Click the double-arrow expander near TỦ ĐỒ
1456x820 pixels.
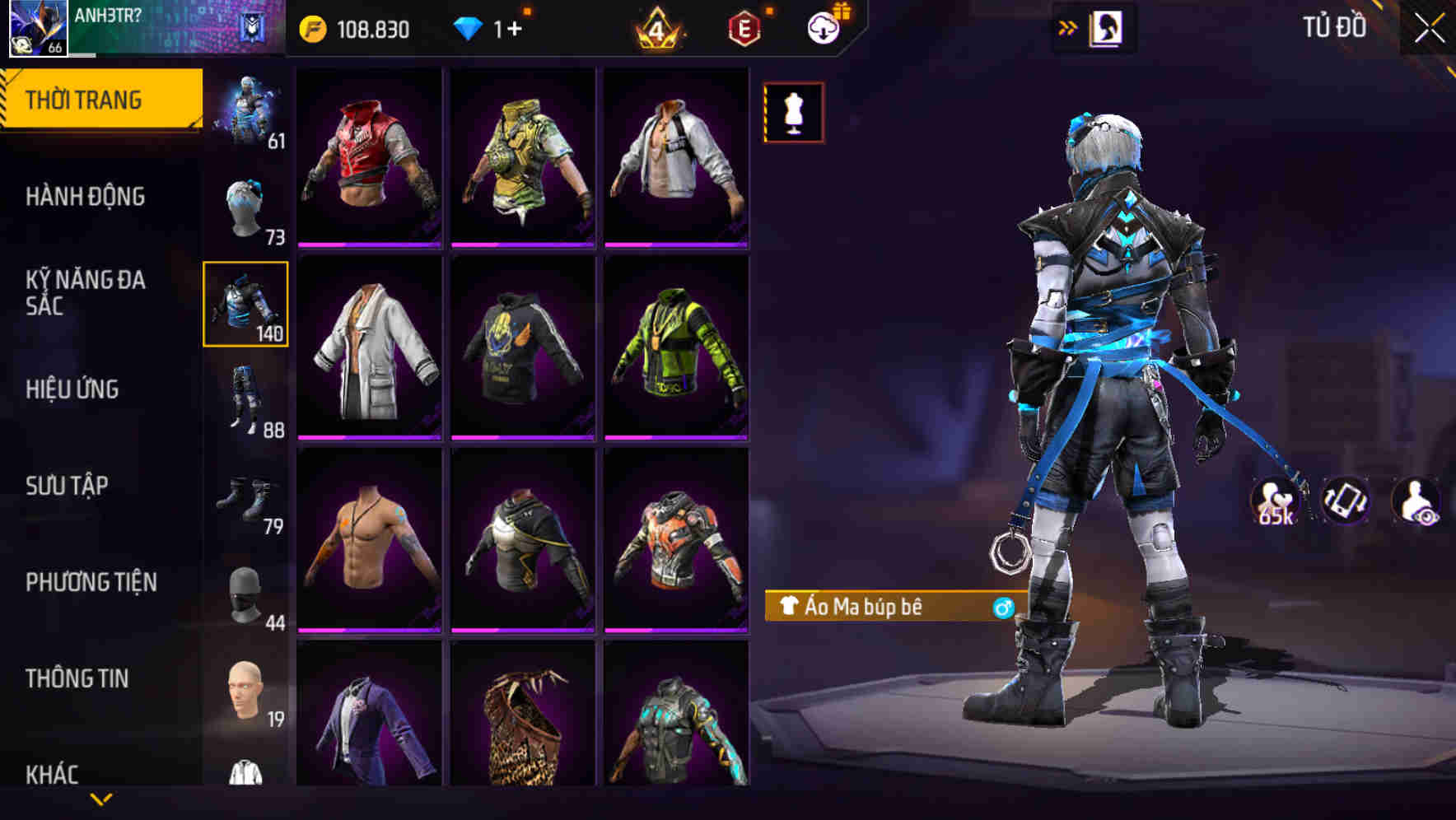[1068, 27]
